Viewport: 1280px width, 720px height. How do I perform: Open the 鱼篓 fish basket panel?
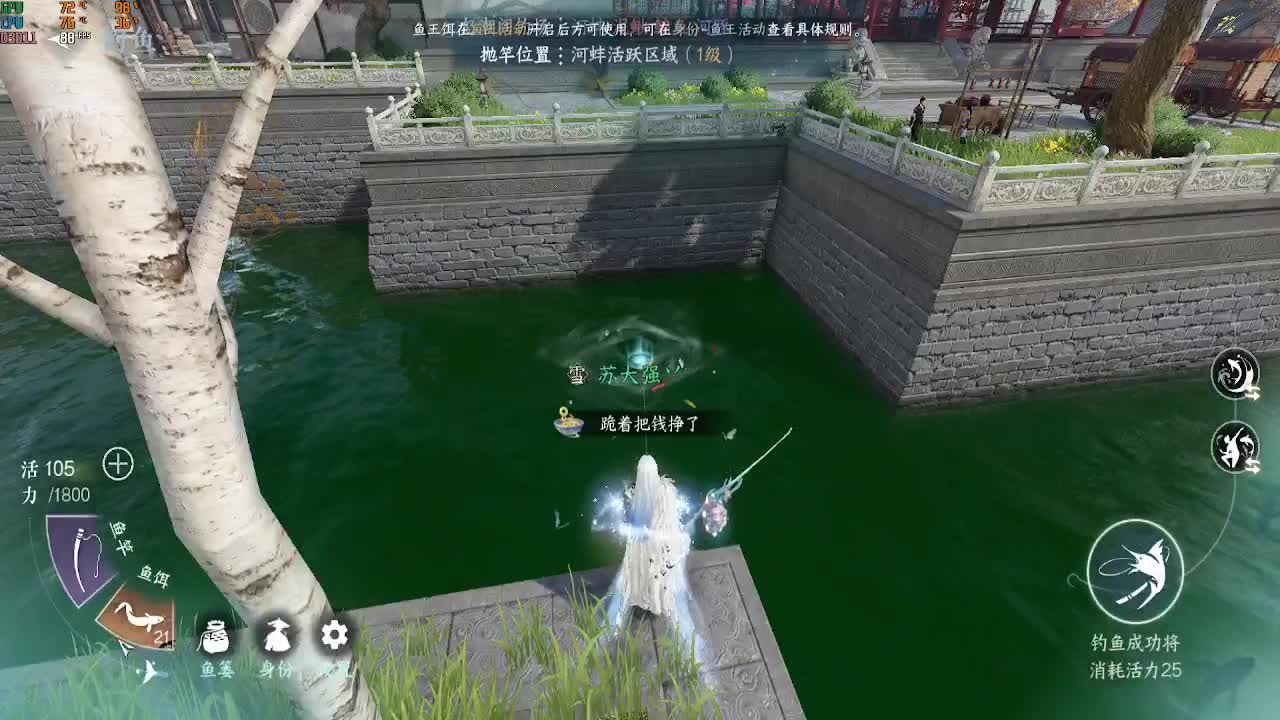click(x=215, y=637)
